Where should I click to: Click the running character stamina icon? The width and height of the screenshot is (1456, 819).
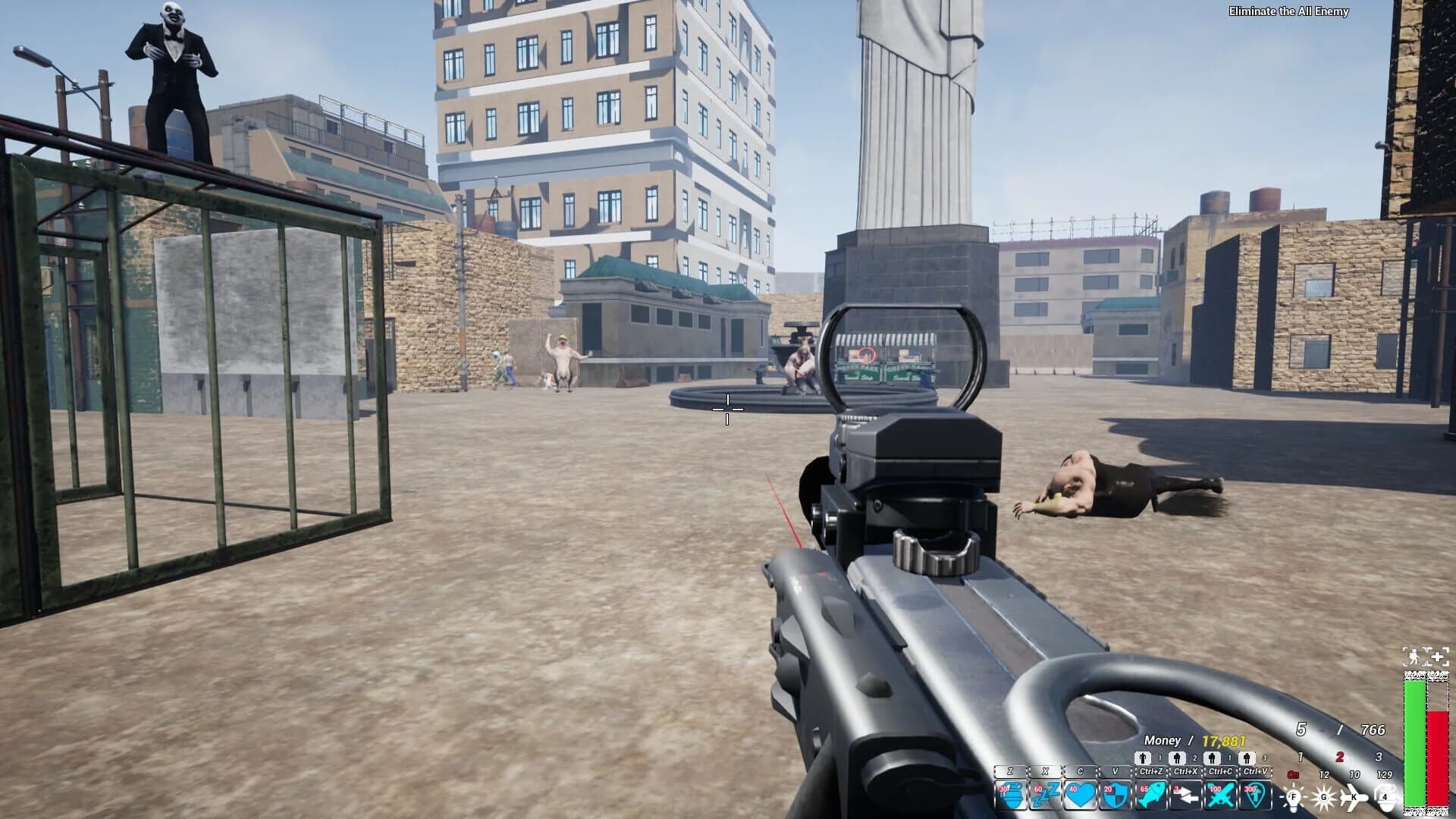tap(1414, 657)
